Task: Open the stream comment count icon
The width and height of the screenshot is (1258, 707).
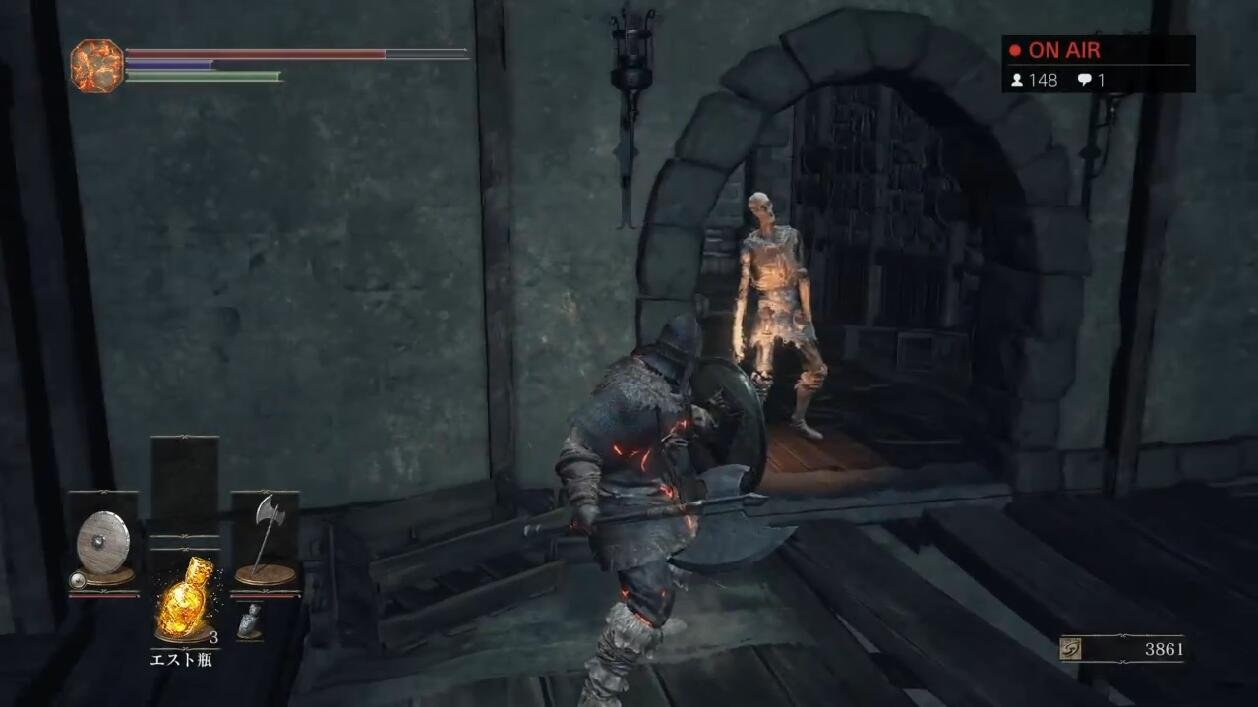Action: 1084,80
